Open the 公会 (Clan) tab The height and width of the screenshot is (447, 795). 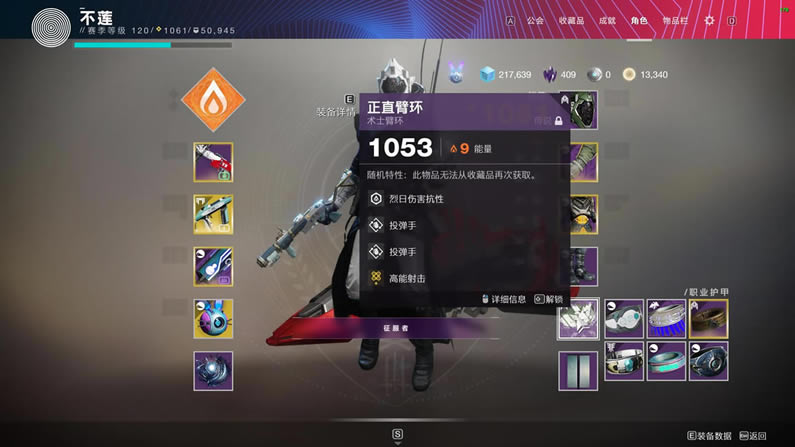pyautogui.click(x=535, y=20)
